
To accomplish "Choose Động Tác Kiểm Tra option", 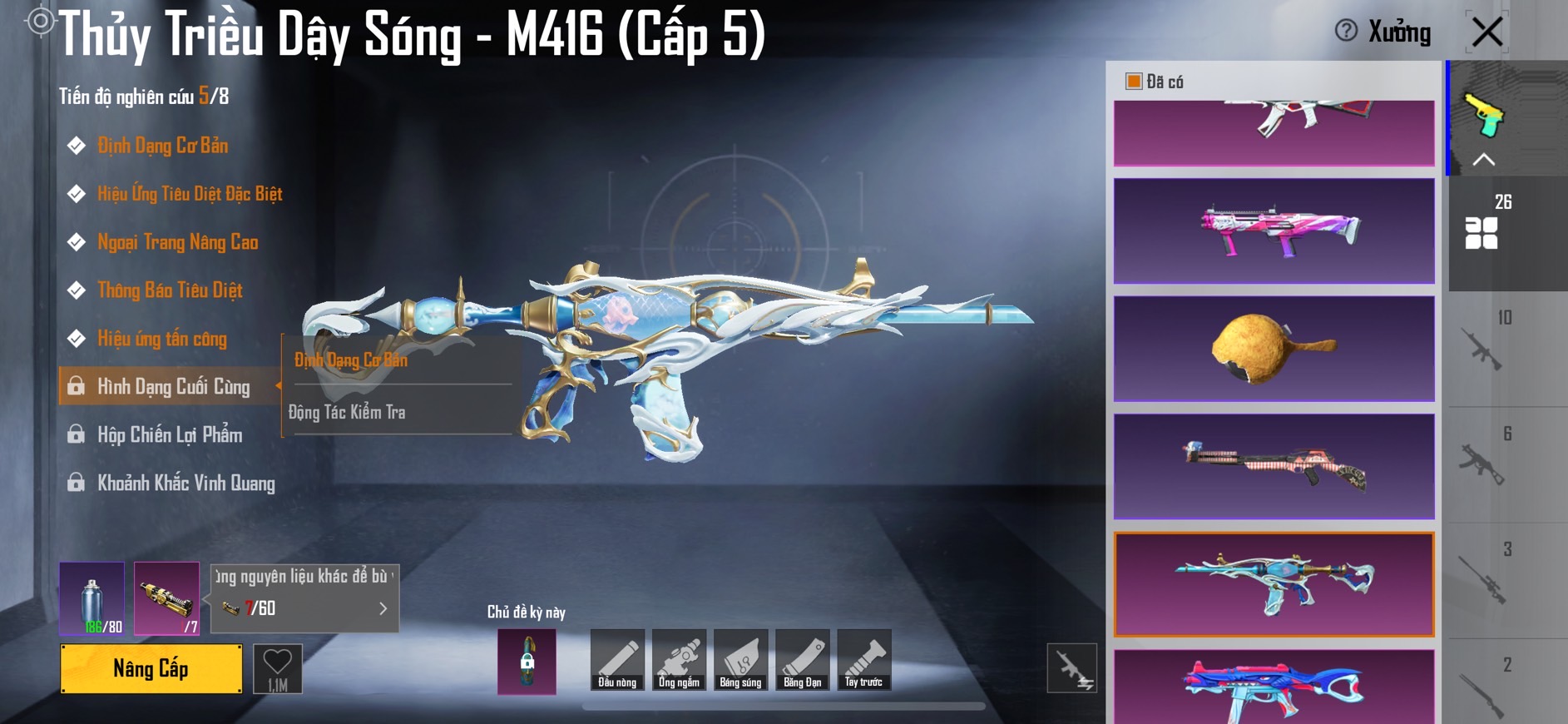I will click(347, 412).
